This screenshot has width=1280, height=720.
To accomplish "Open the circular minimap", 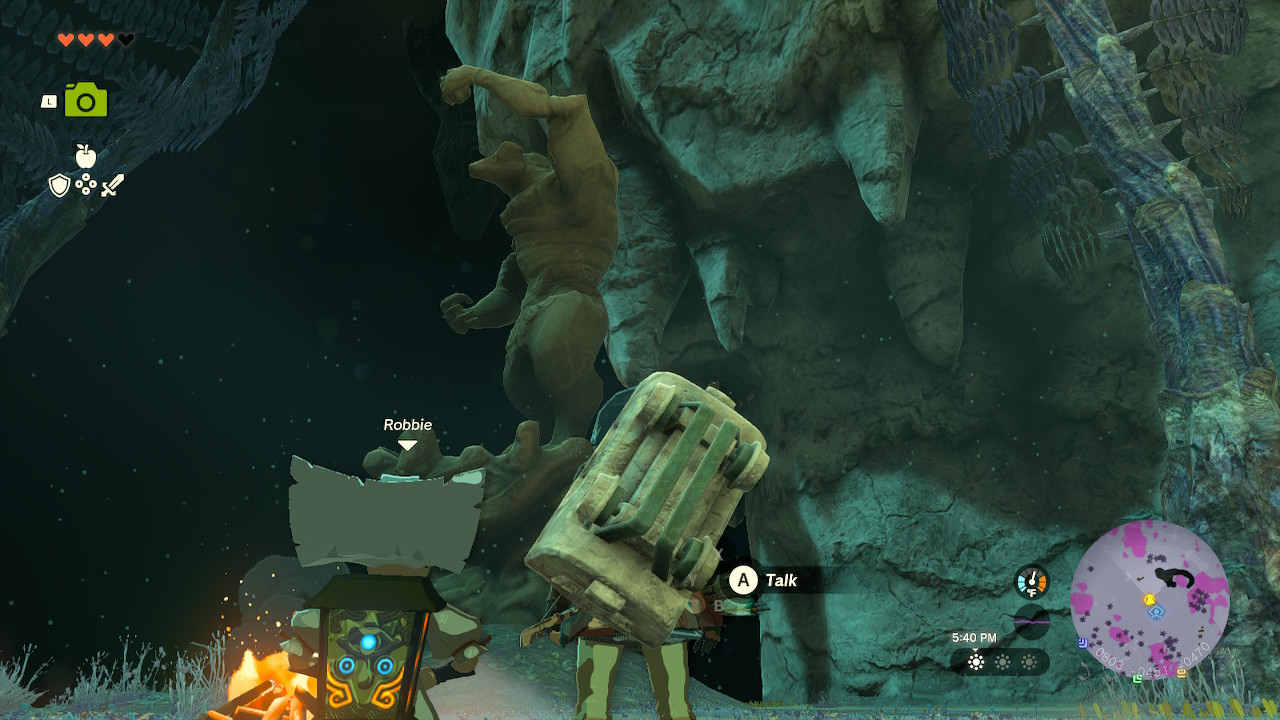I will tap(1149, 598).
